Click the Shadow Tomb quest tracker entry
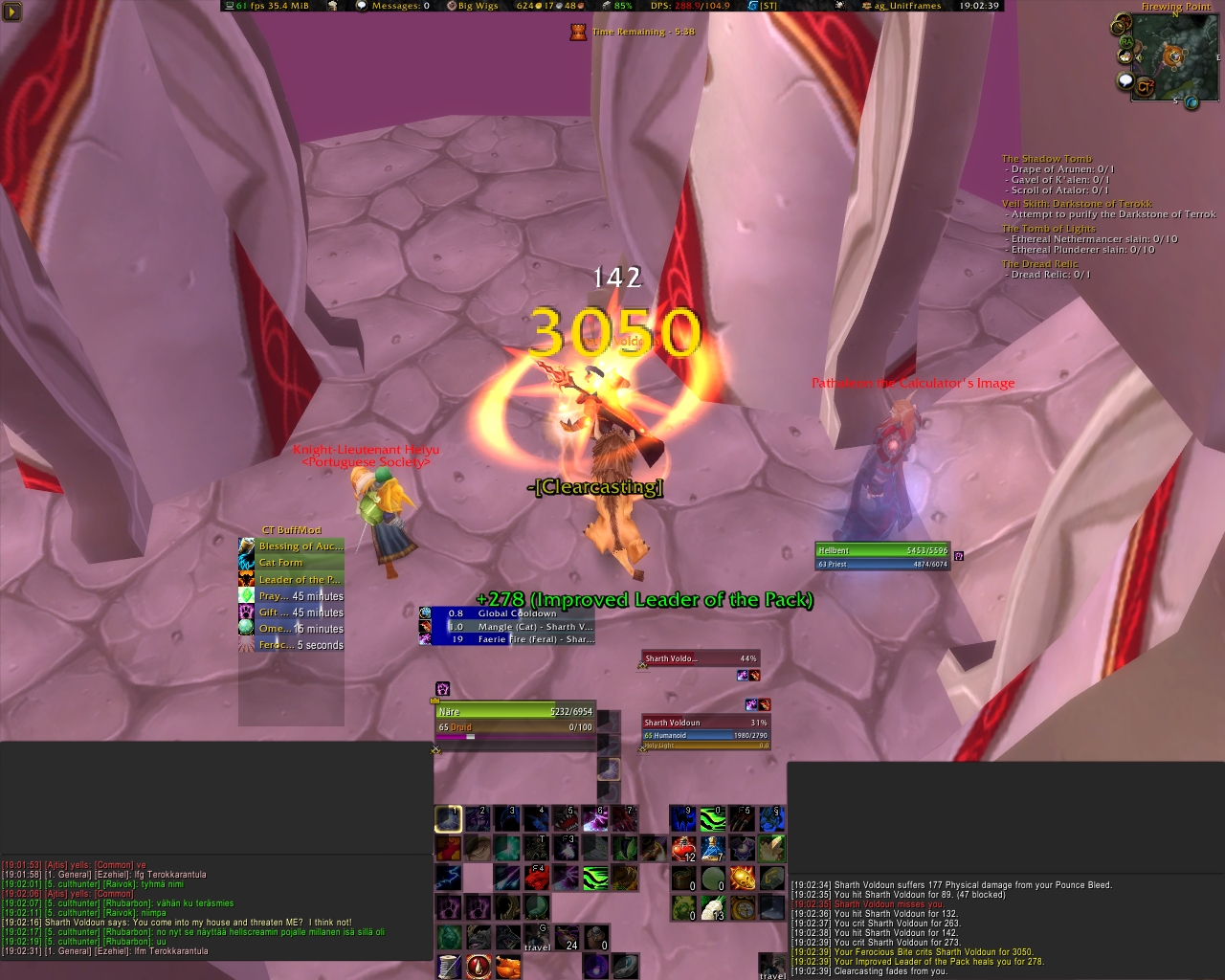The width and height of the screenshot is (1225, 980). click(1046, 159)
